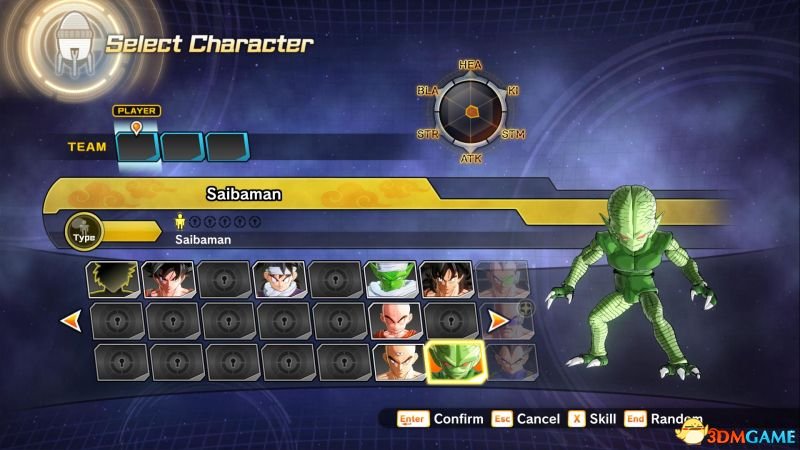Choose the faded Vegeta portrait

510,361
